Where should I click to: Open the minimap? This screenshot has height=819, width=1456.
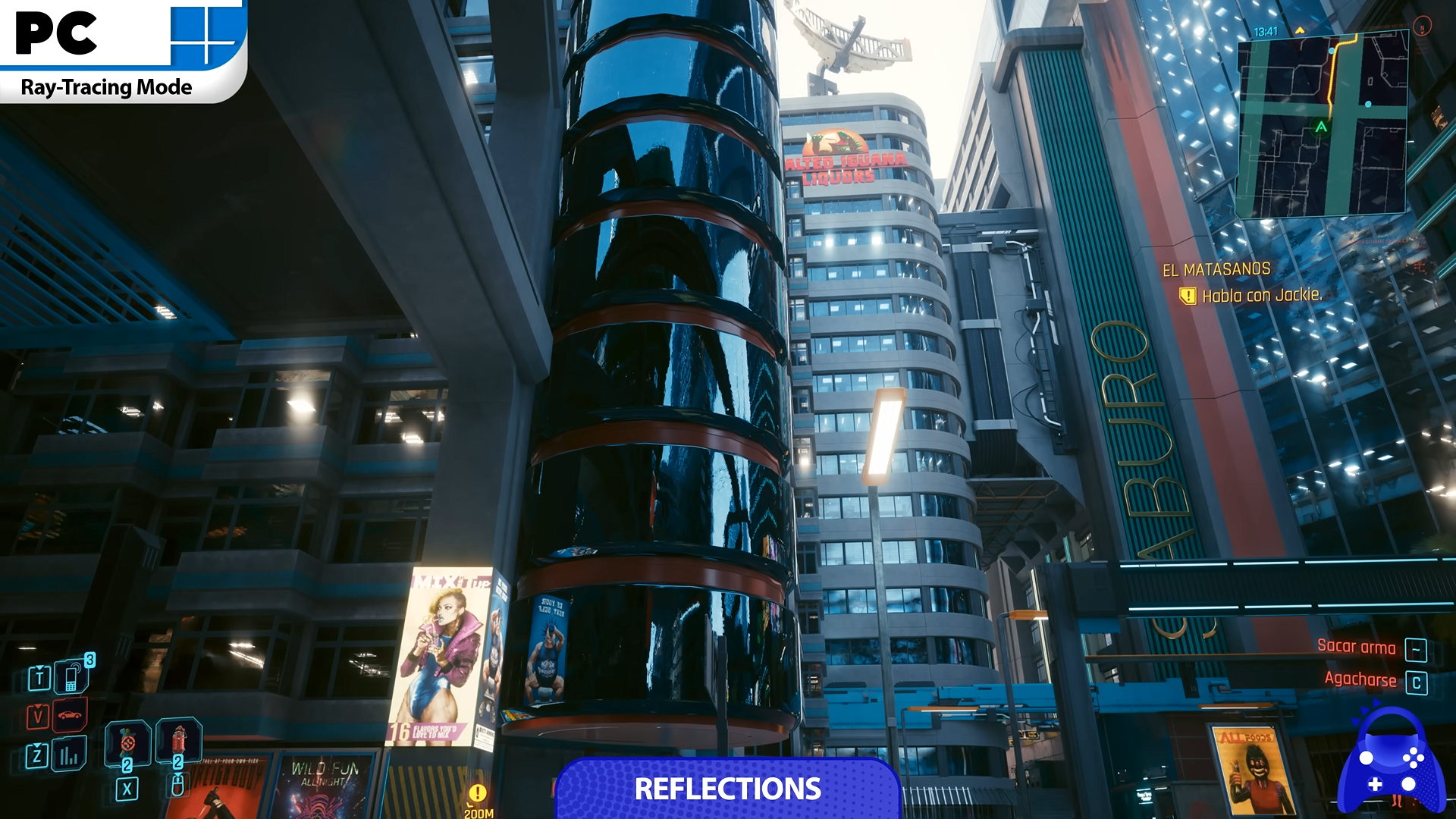coord(1323,126)
